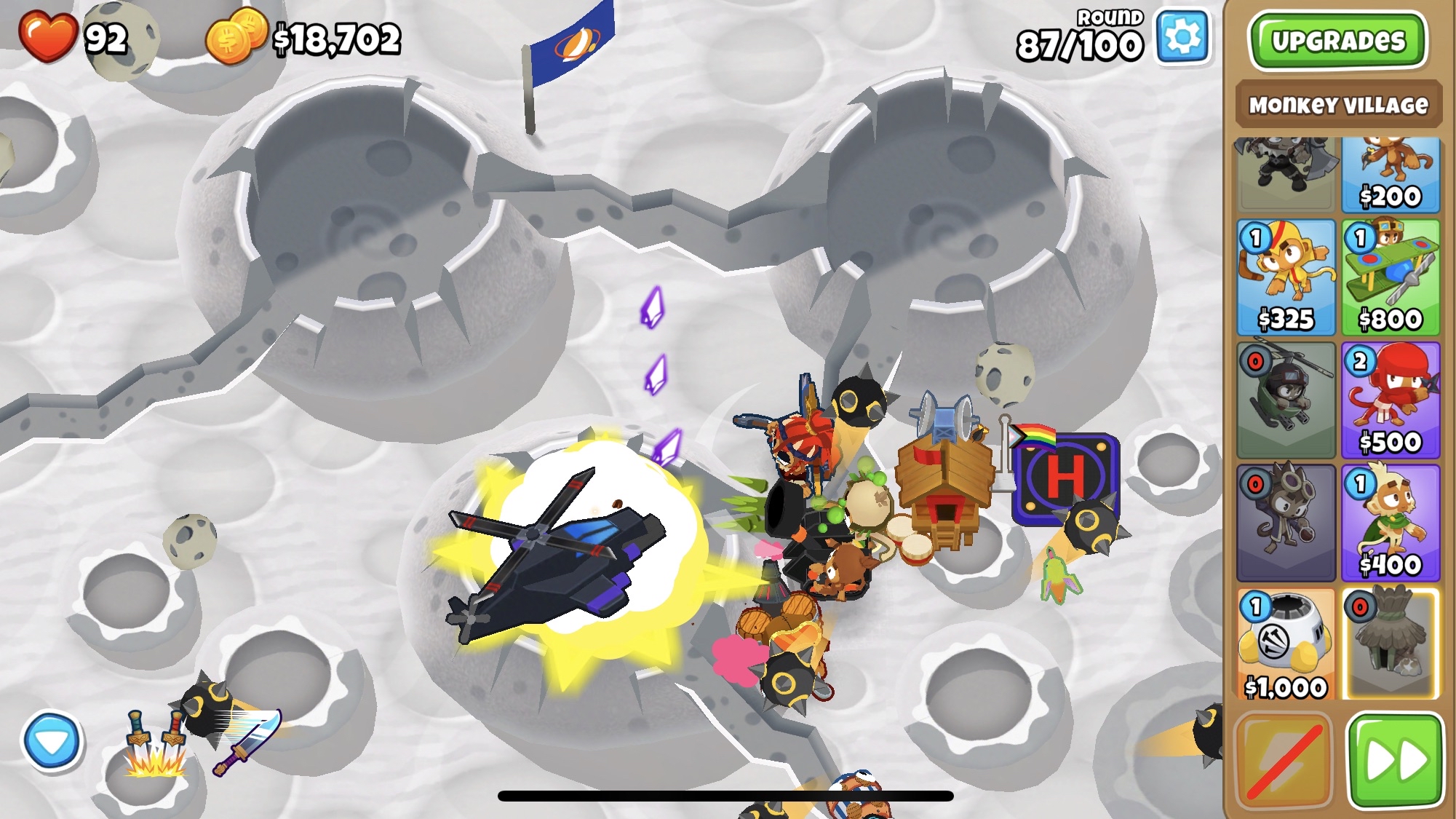This screenshot has width=1456, height=819.
Task: Toggle the green fast-forward button
Action: (x=1395, y=761)
